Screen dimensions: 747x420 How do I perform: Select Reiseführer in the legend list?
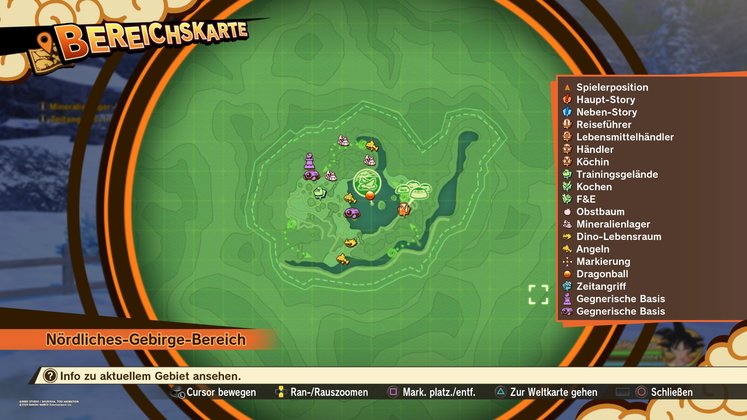(603, 124)
